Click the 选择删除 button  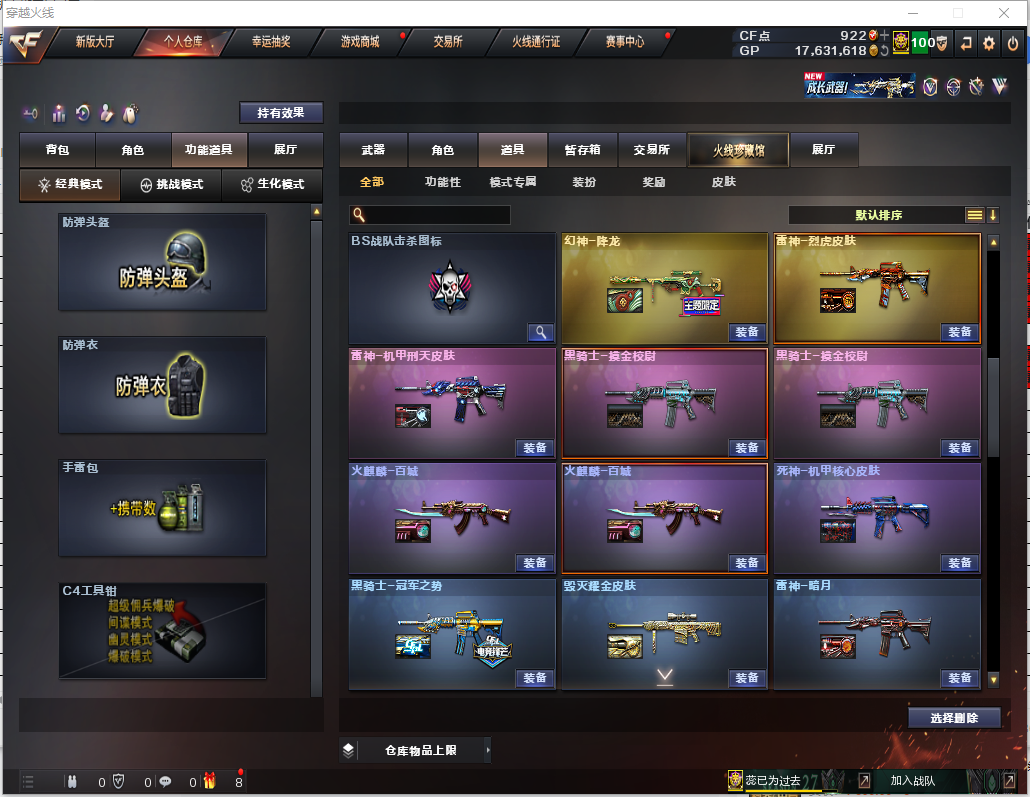pos(954,718)
